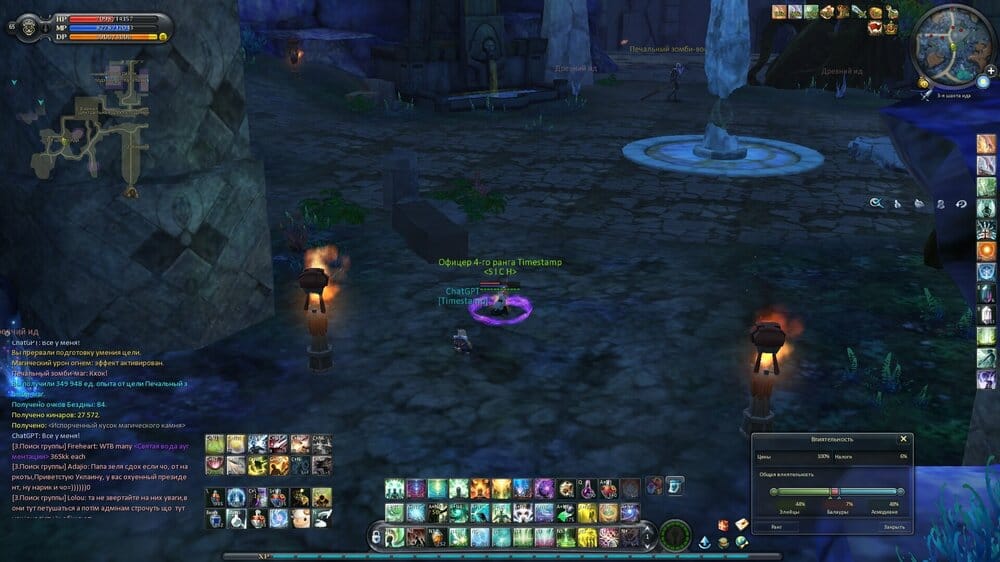The height and width of the screenshot is (562, 1000).
Task: Open the mail envelope icon
Action: [x=741, y=525]
